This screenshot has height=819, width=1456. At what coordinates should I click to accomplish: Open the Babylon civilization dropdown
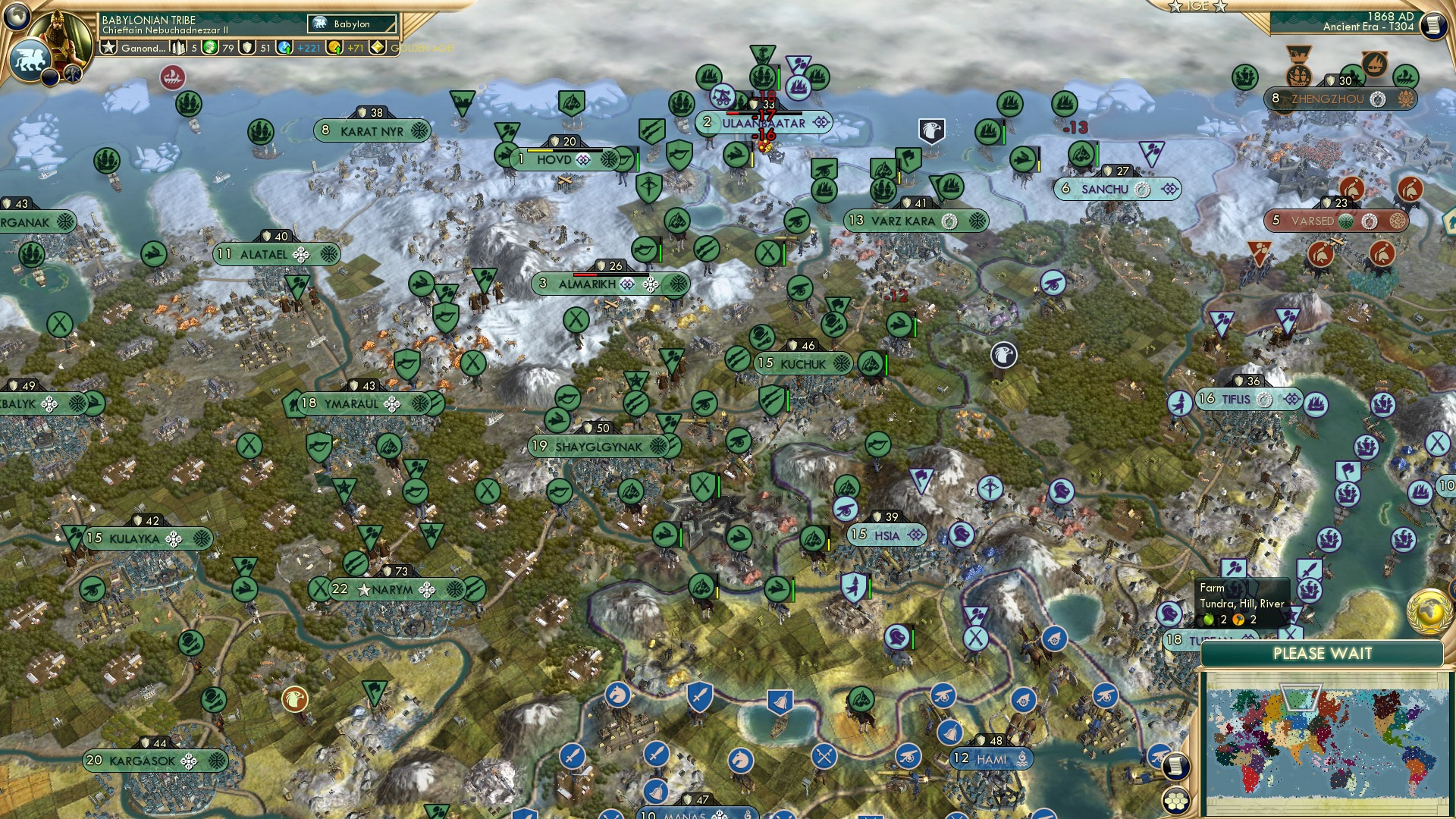point(350,24)
